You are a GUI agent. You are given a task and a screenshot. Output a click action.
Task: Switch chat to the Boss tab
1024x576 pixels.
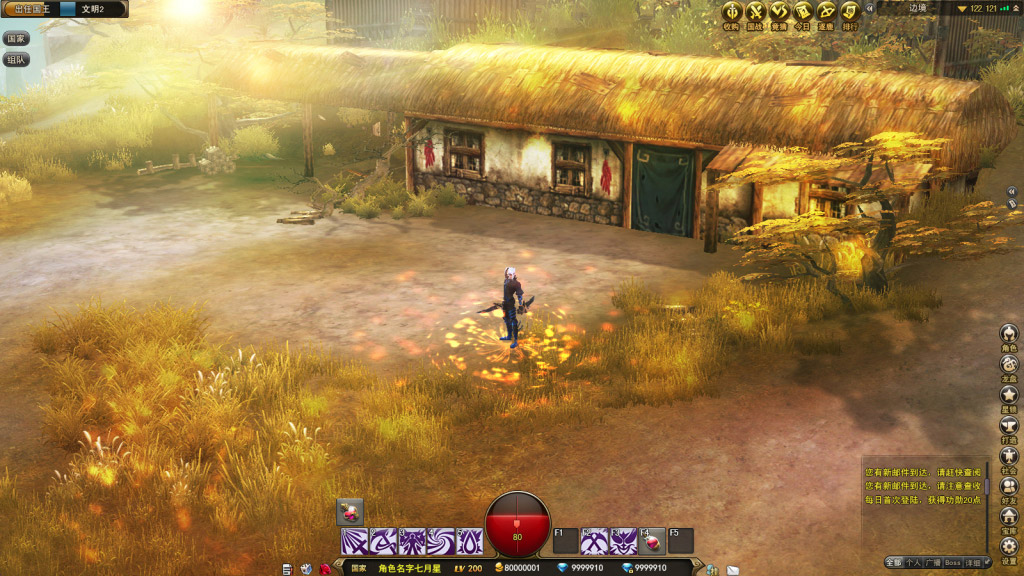953,563
